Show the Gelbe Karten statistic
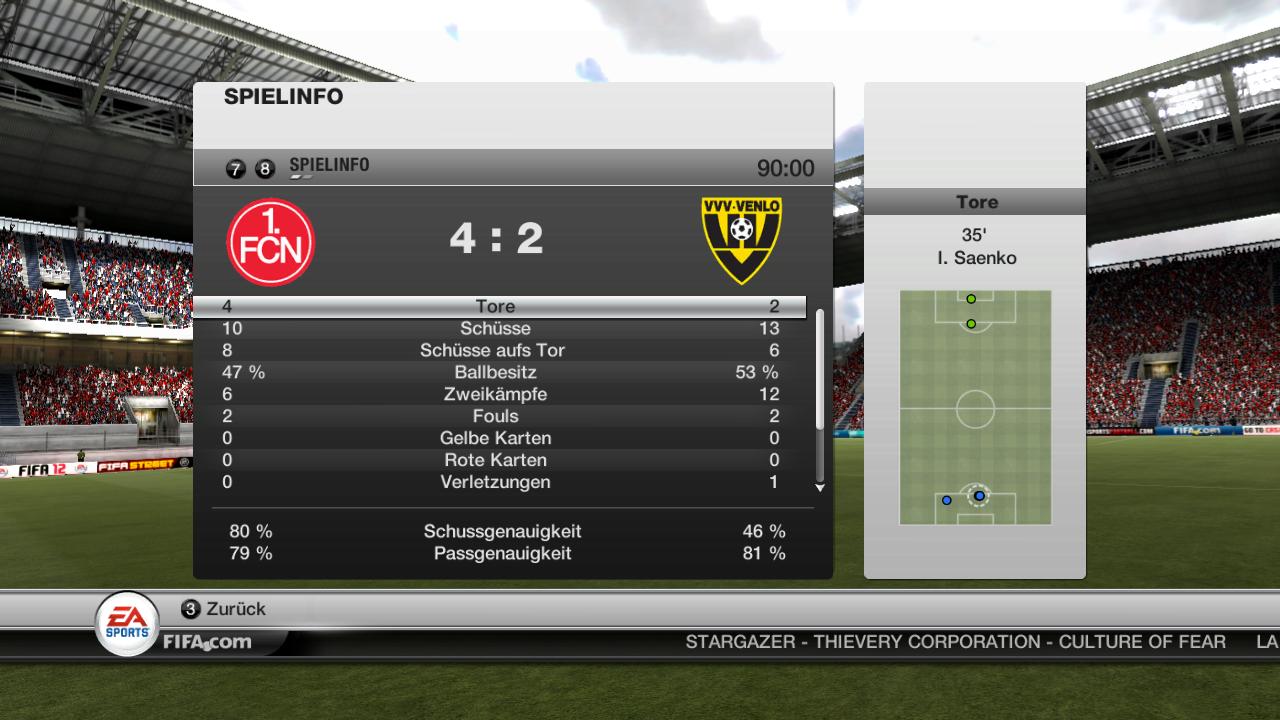Screen dimensions: 1280x720 click(497, 439)
